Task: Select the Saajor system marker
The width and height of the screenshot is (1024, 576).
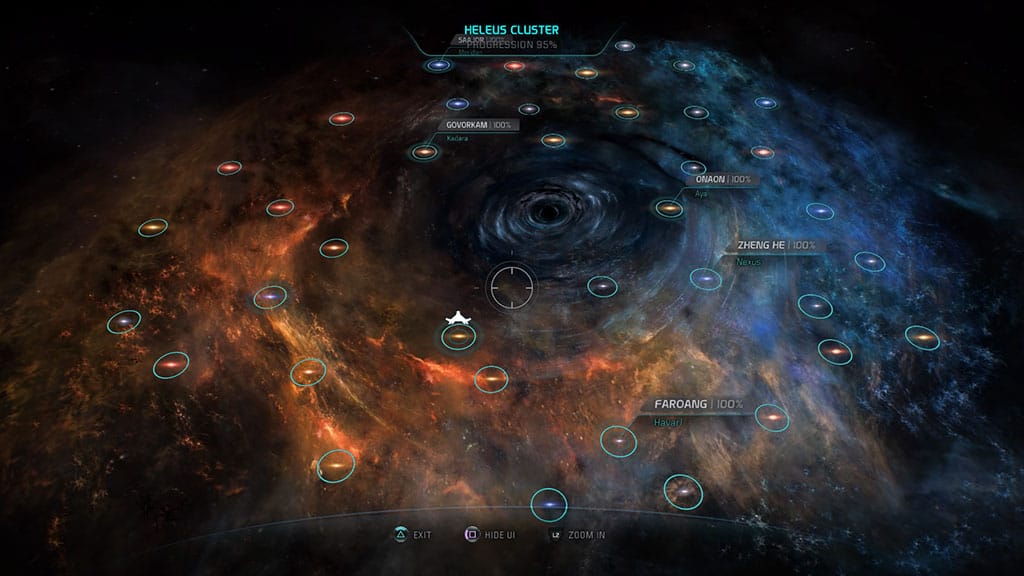Action: pyautogui.click(x=438, y=66)
